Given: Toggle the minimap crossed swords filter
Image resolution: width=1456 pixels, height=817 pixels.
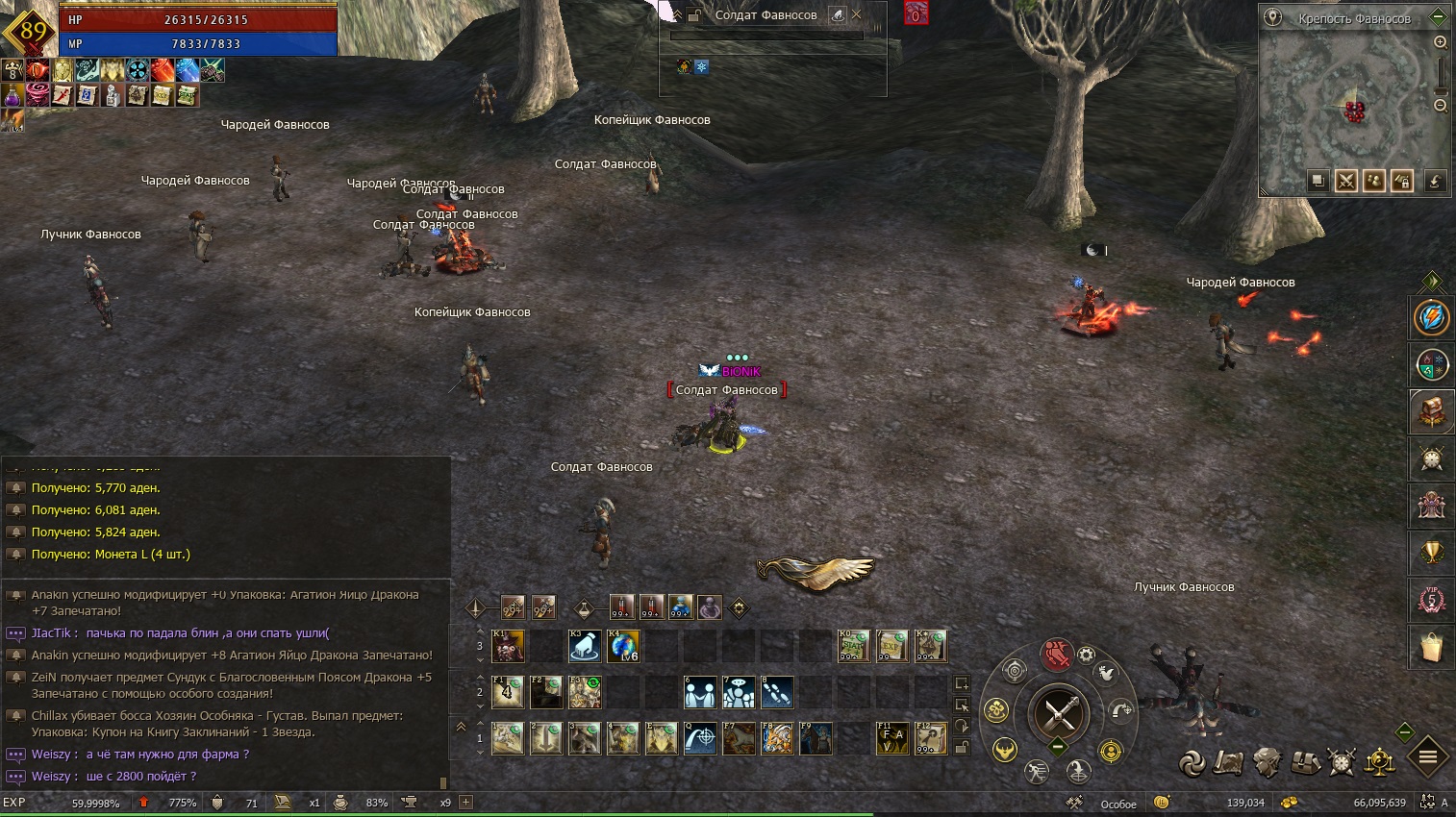Looking at the screenshot, I should (x=1345, y=181).
